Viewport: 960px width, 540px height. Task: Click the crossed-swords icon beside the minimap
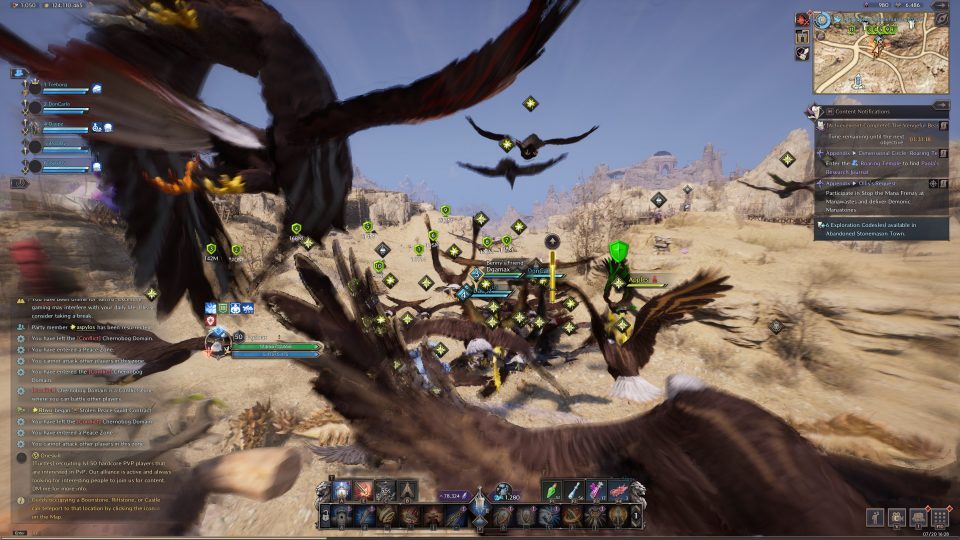[x=802, y=19]
